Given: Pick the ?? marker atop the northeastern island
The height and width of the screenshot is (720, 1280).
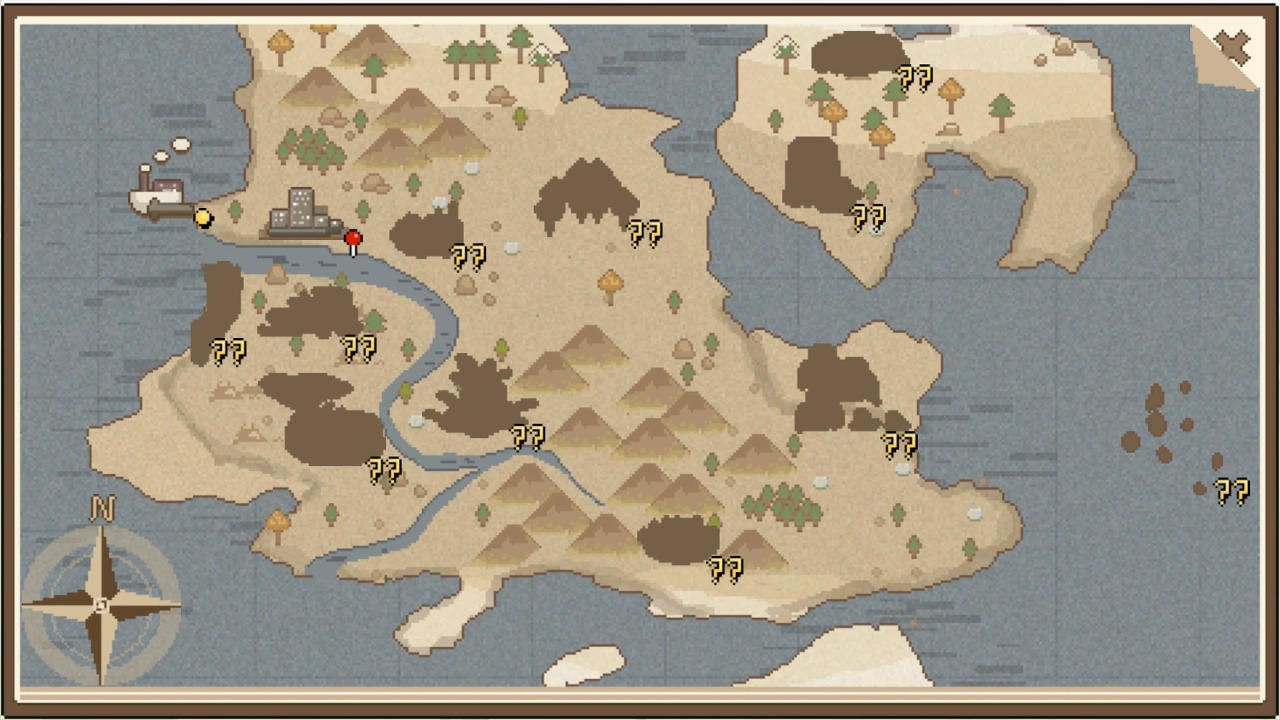Looking at the screenshot, I should click(x=914, y=77).
